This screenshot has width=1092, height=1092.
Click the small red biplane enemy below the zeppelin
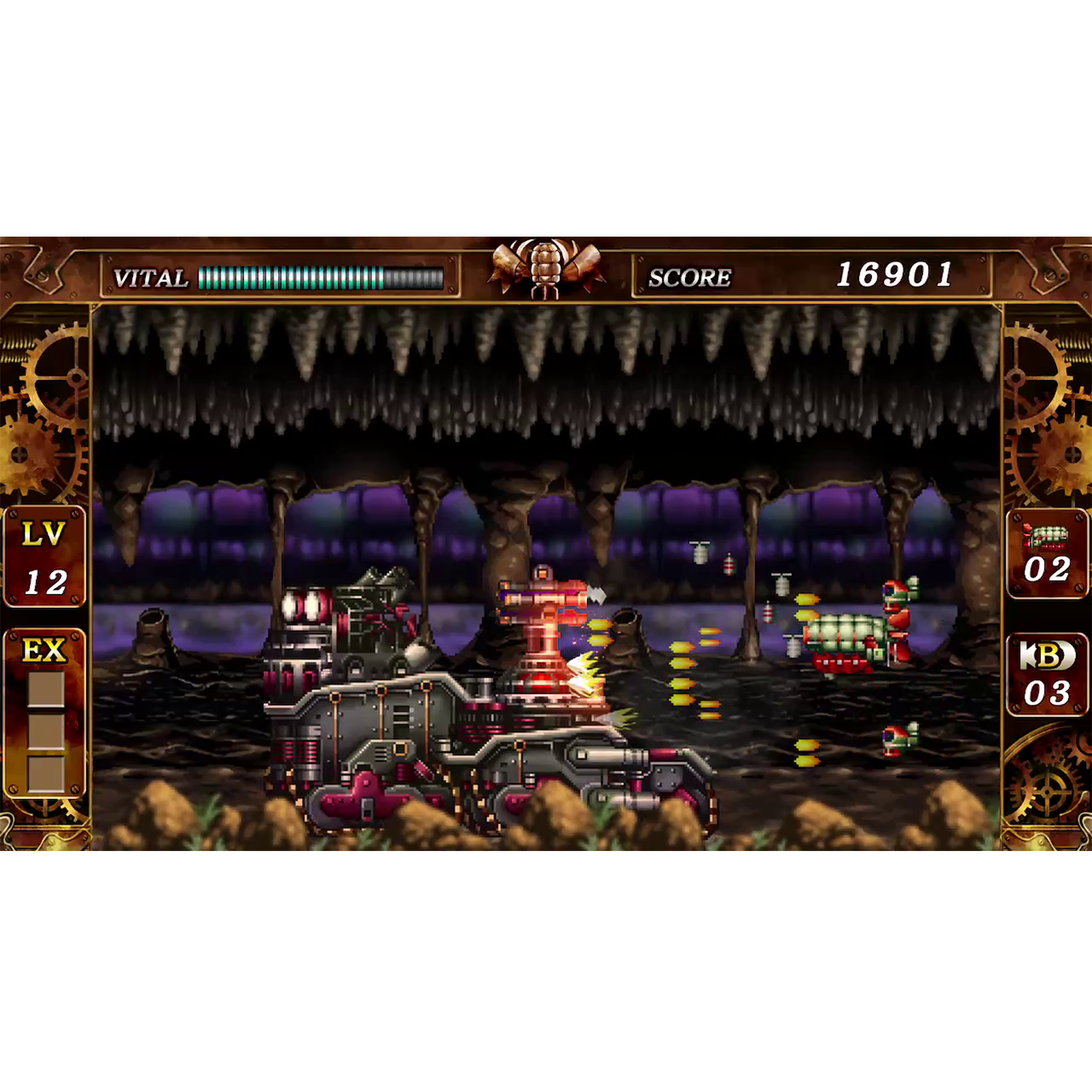tap(899, 739)
